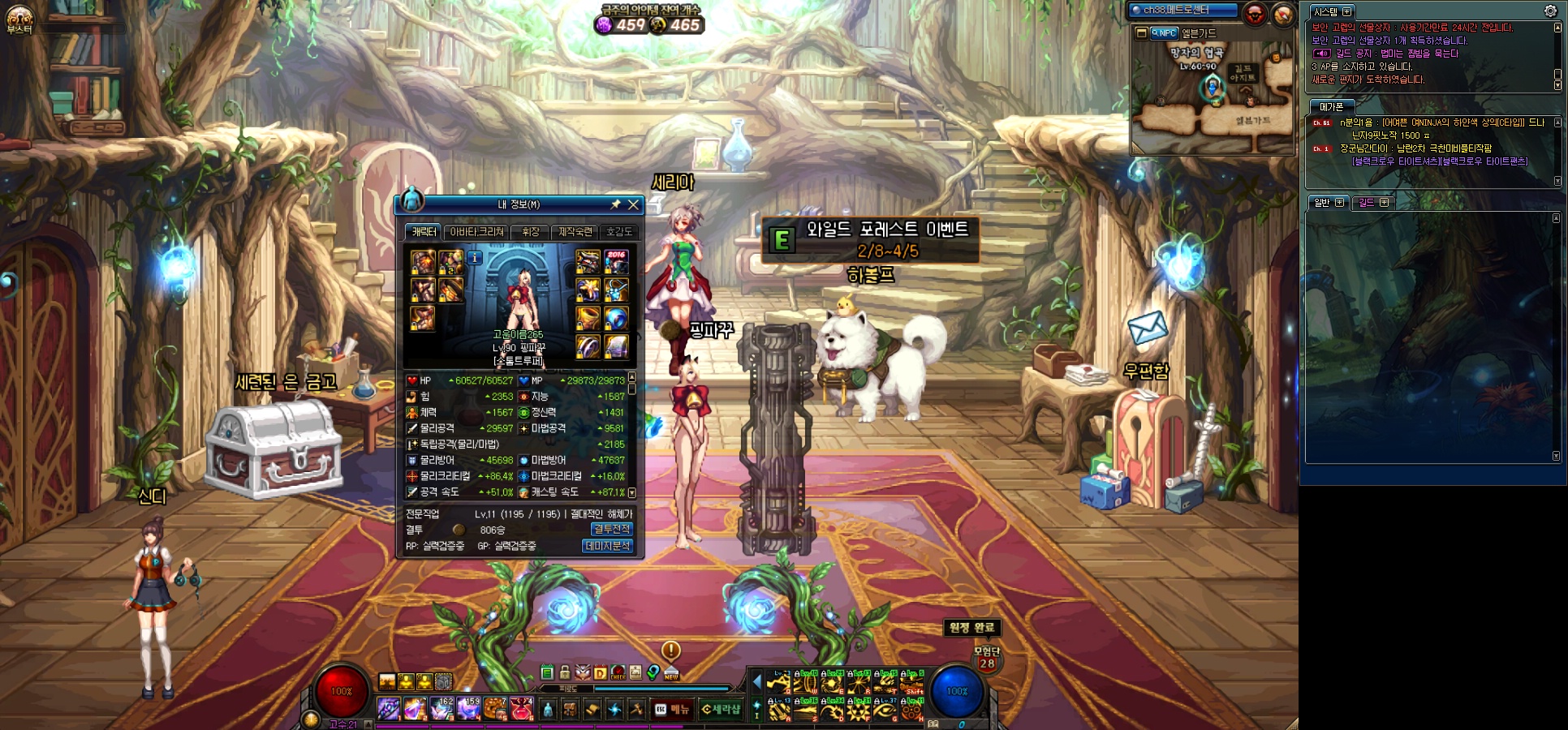Open the 데미지분석 damage analysis
Image resolution: width=1568 pixels, height=730 pixels.
click(607, 546)
